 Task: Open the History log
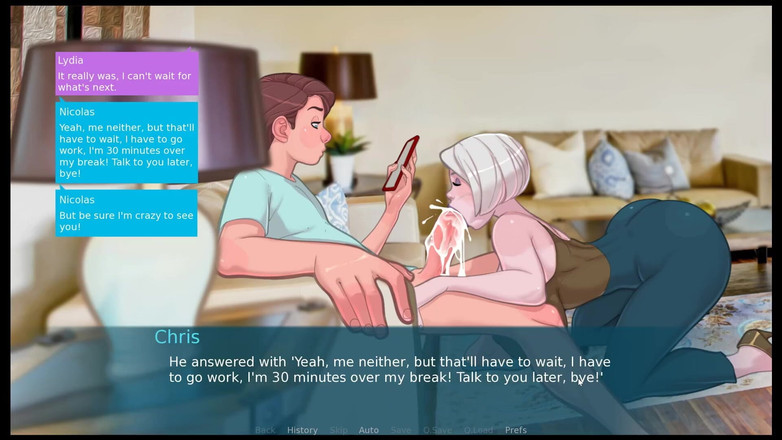302,430
